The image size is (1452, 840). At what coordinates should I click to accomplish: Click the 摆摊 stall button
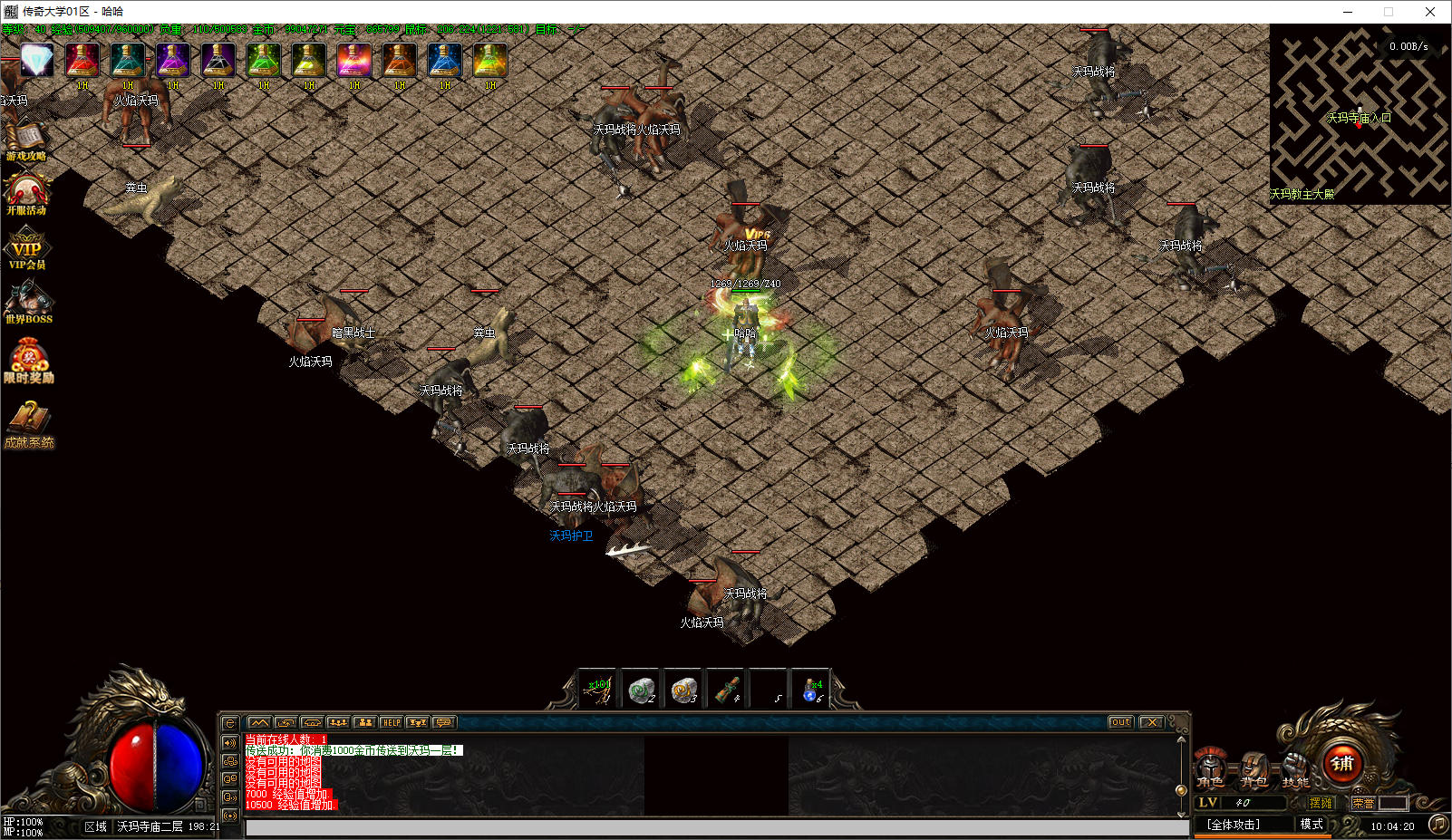coord(1321,803)
